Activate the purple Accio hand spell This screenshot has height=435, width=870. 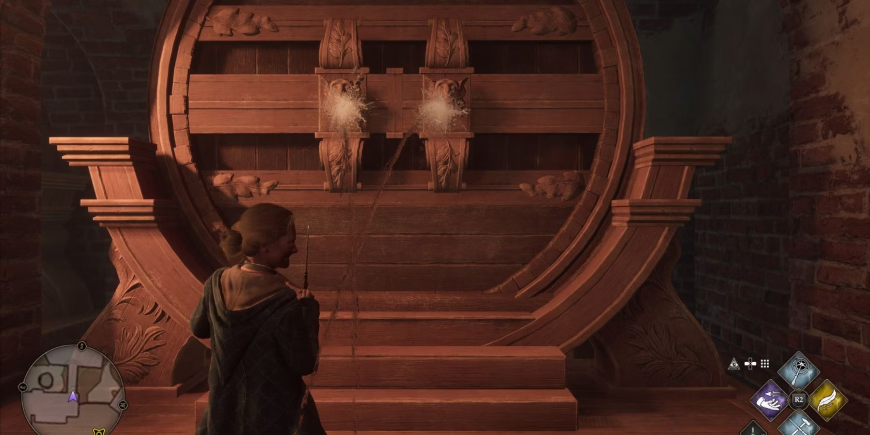(x=770, y=399)
